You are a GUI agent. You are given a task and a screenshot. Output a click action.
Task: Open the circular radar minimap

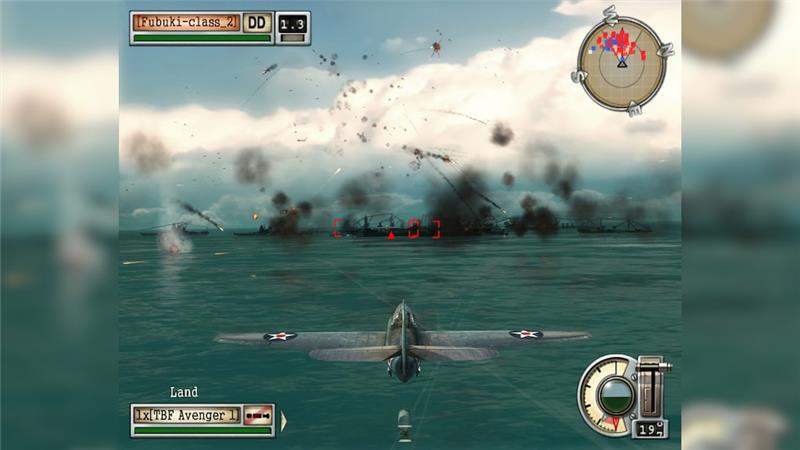pos(621,64)
